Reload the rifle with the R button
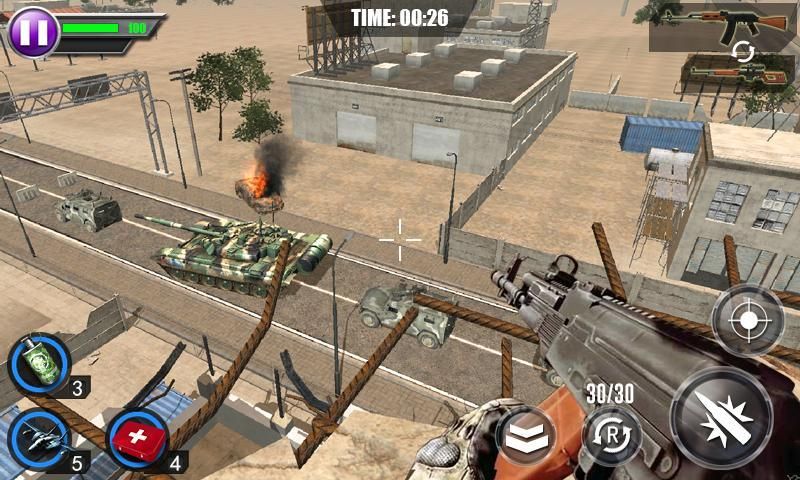The height and width of the screenshot is (480, 800). tap(612, 434)
